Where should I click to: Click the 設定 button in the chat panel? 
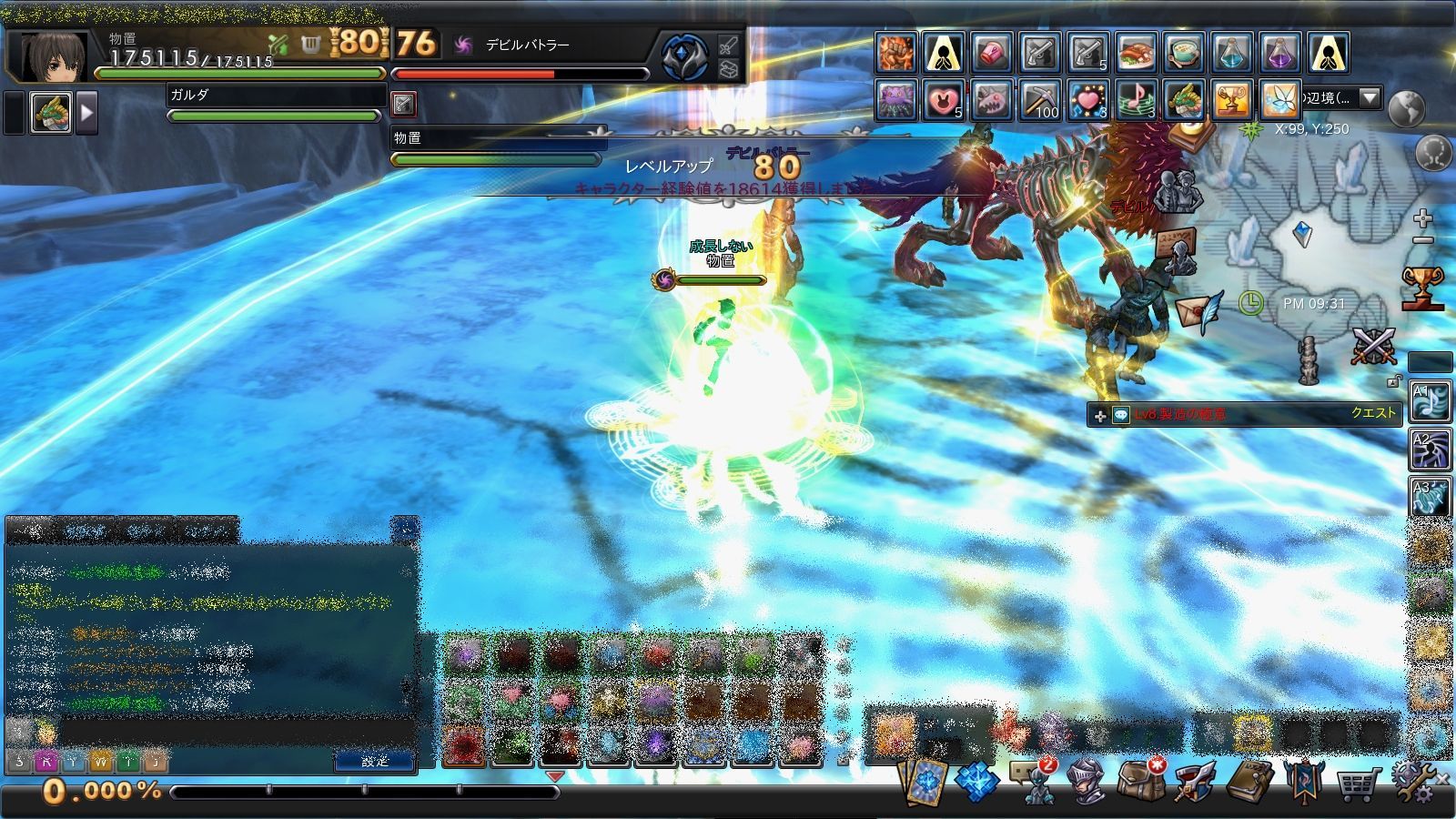point(374,762)
